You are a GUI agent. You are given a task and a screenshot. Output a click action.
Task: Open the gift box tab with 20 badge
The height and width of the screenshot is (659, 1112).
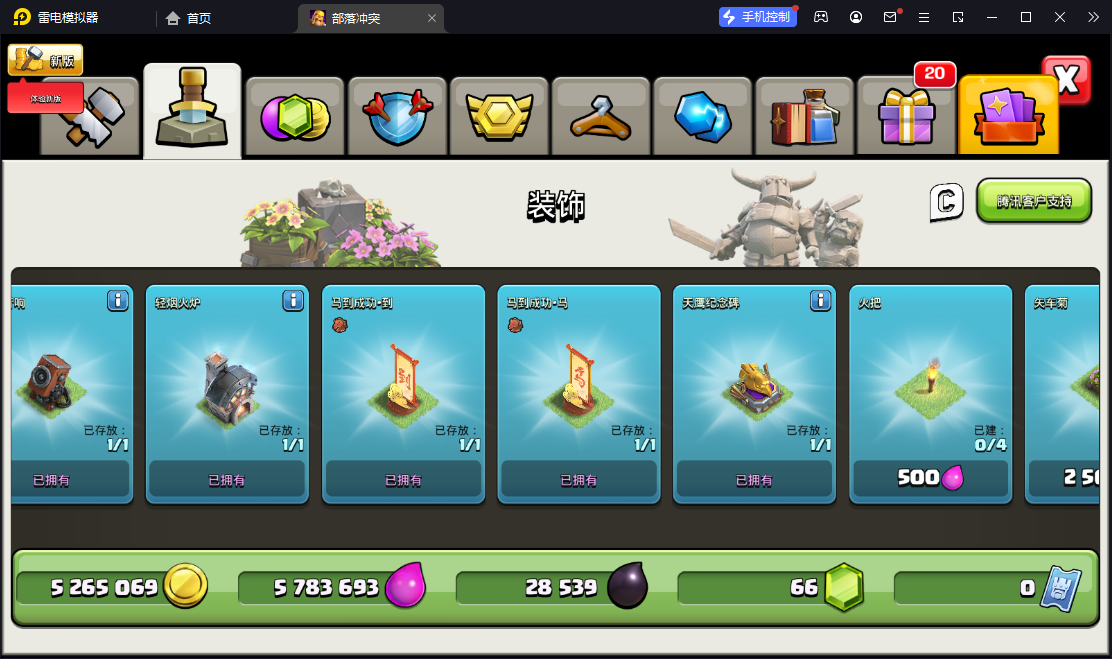click(907, 116)
